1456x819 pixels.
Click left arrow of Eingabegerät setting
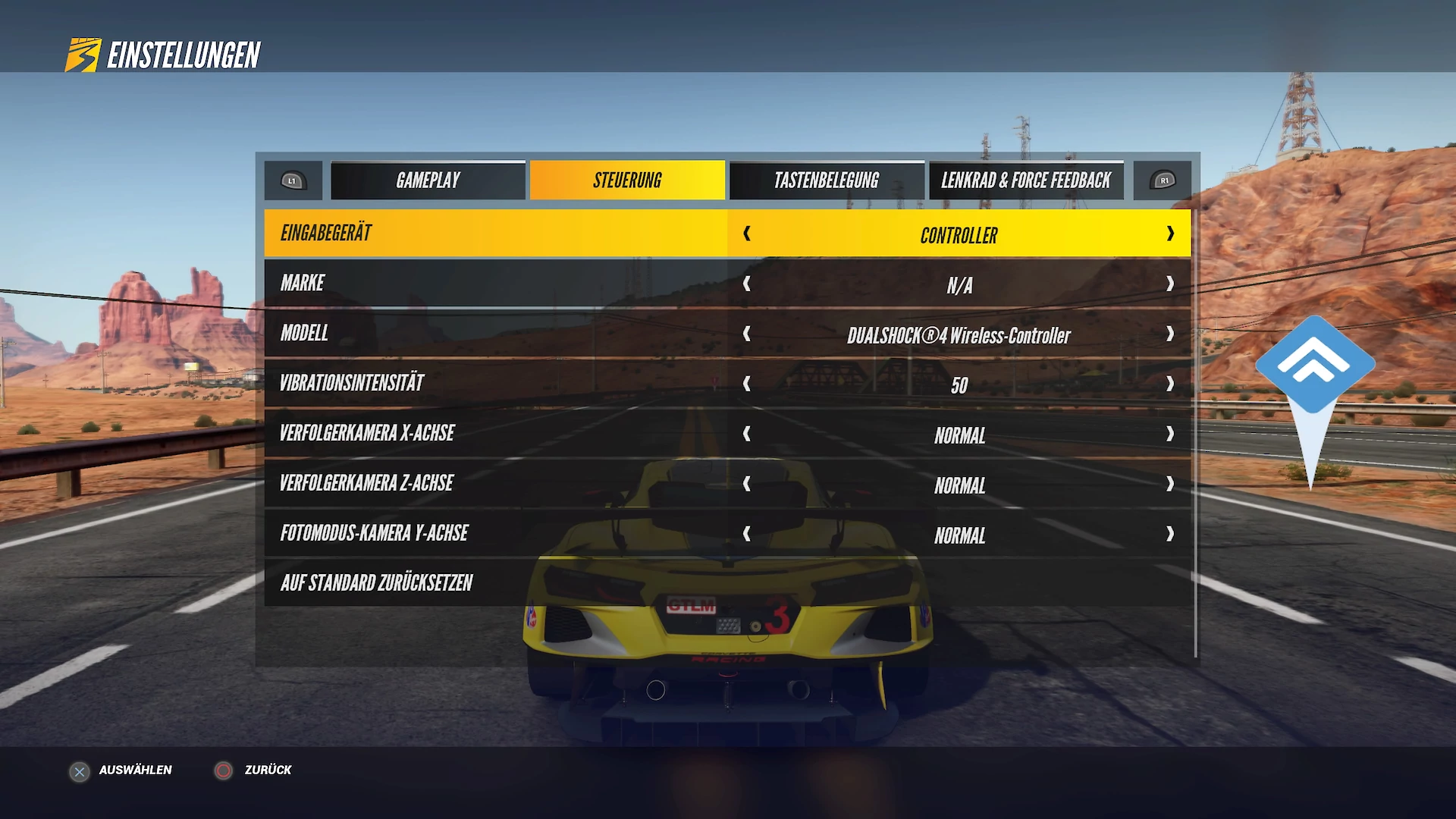pyautogui.click(x=747, y=234)
